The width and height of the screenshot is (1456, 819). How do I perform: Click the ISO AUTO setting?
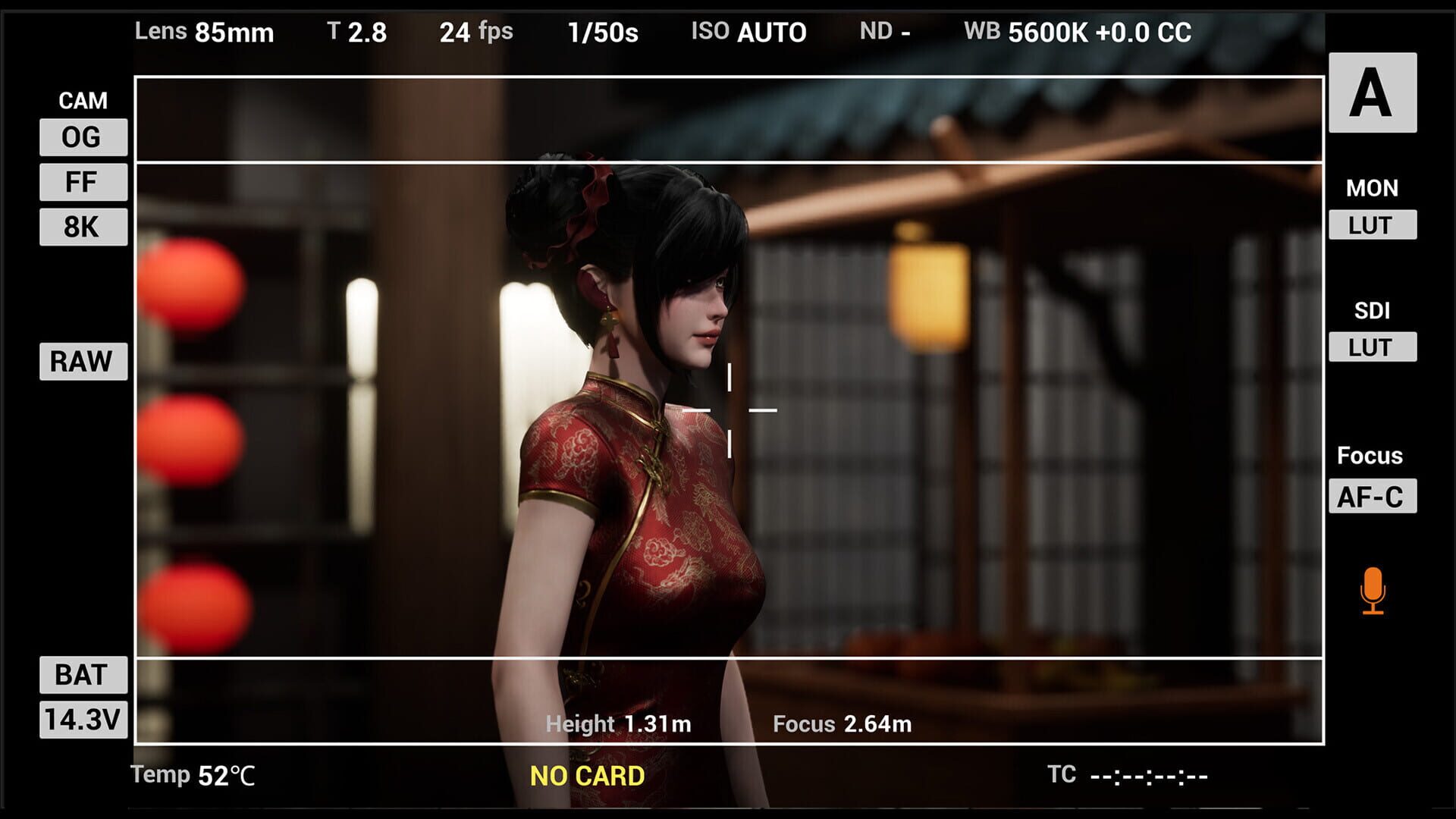pyautogui.click(x=748, y=33)
